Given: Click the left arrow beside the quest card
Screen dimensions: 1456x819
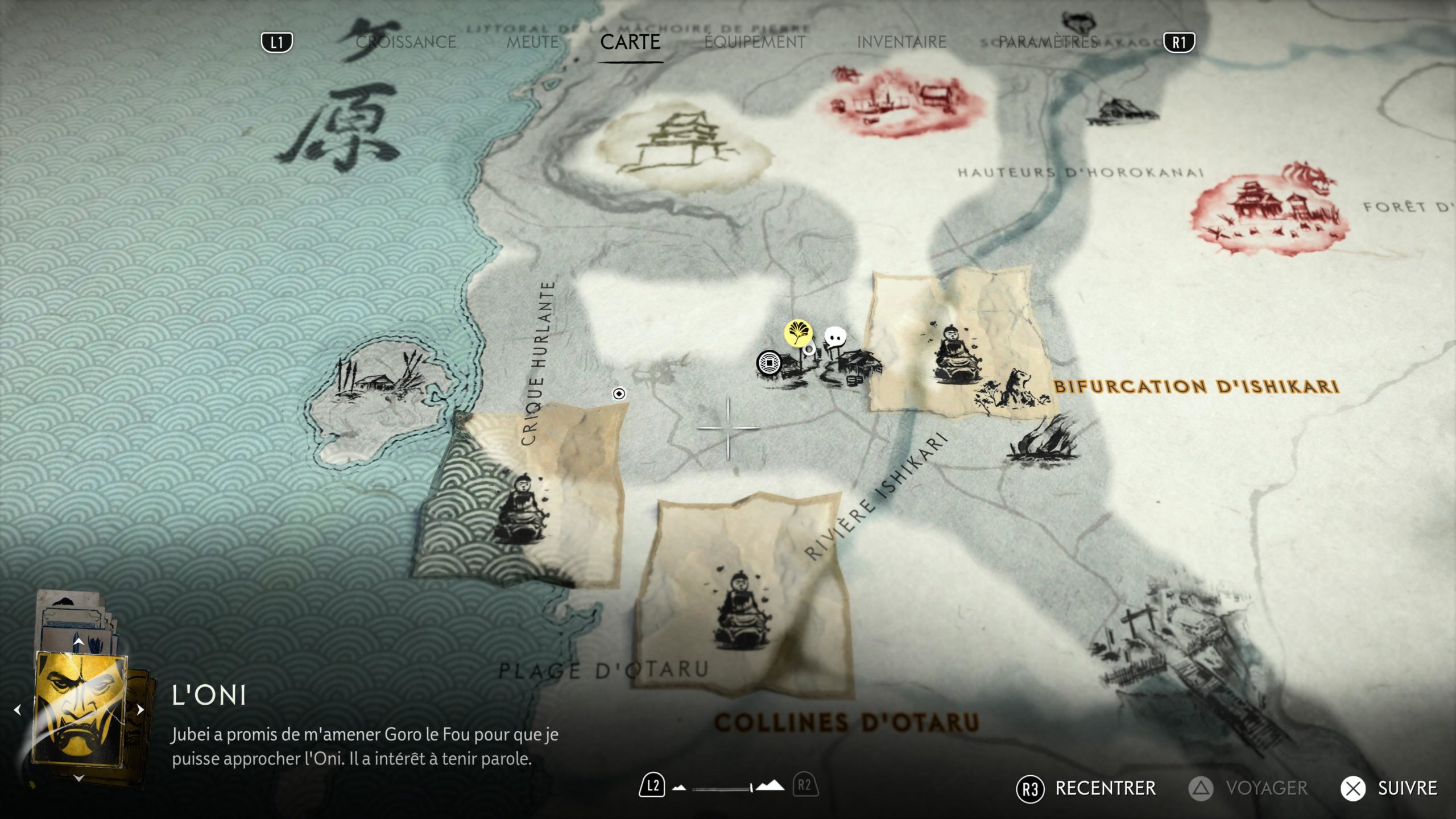Looking at the screenshot, I should (x=17, y=710).
